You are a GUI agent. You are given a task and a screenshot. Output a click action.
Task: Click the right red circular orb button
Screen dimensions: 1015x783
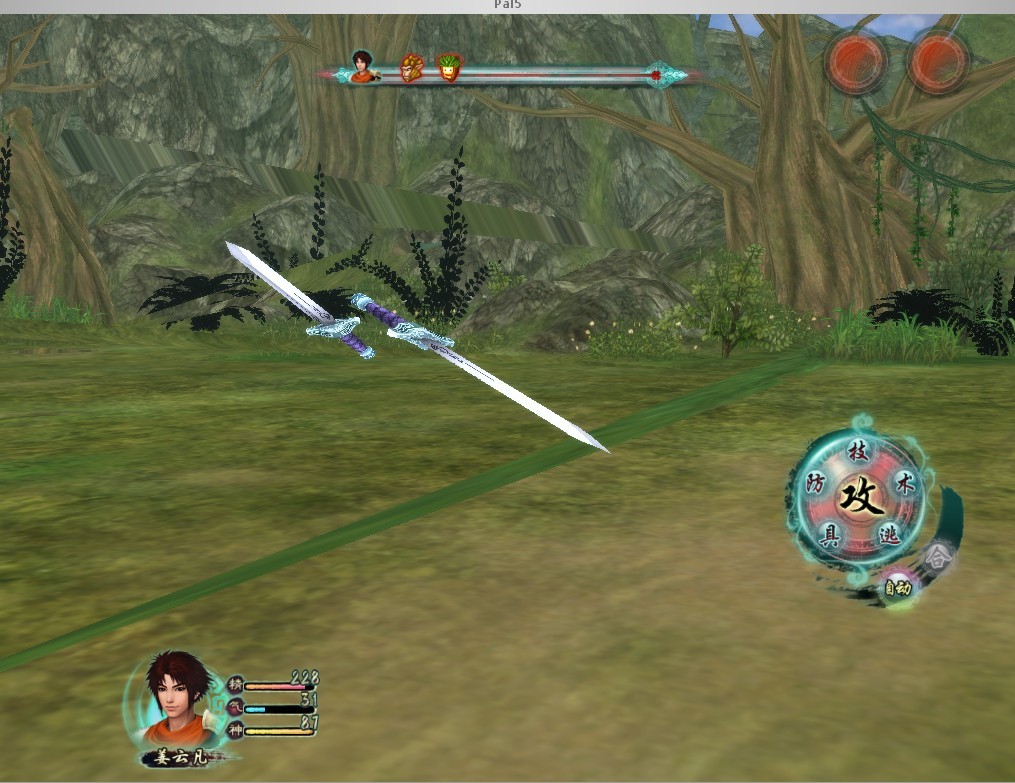pyautogui.click(x=939, y=62)
